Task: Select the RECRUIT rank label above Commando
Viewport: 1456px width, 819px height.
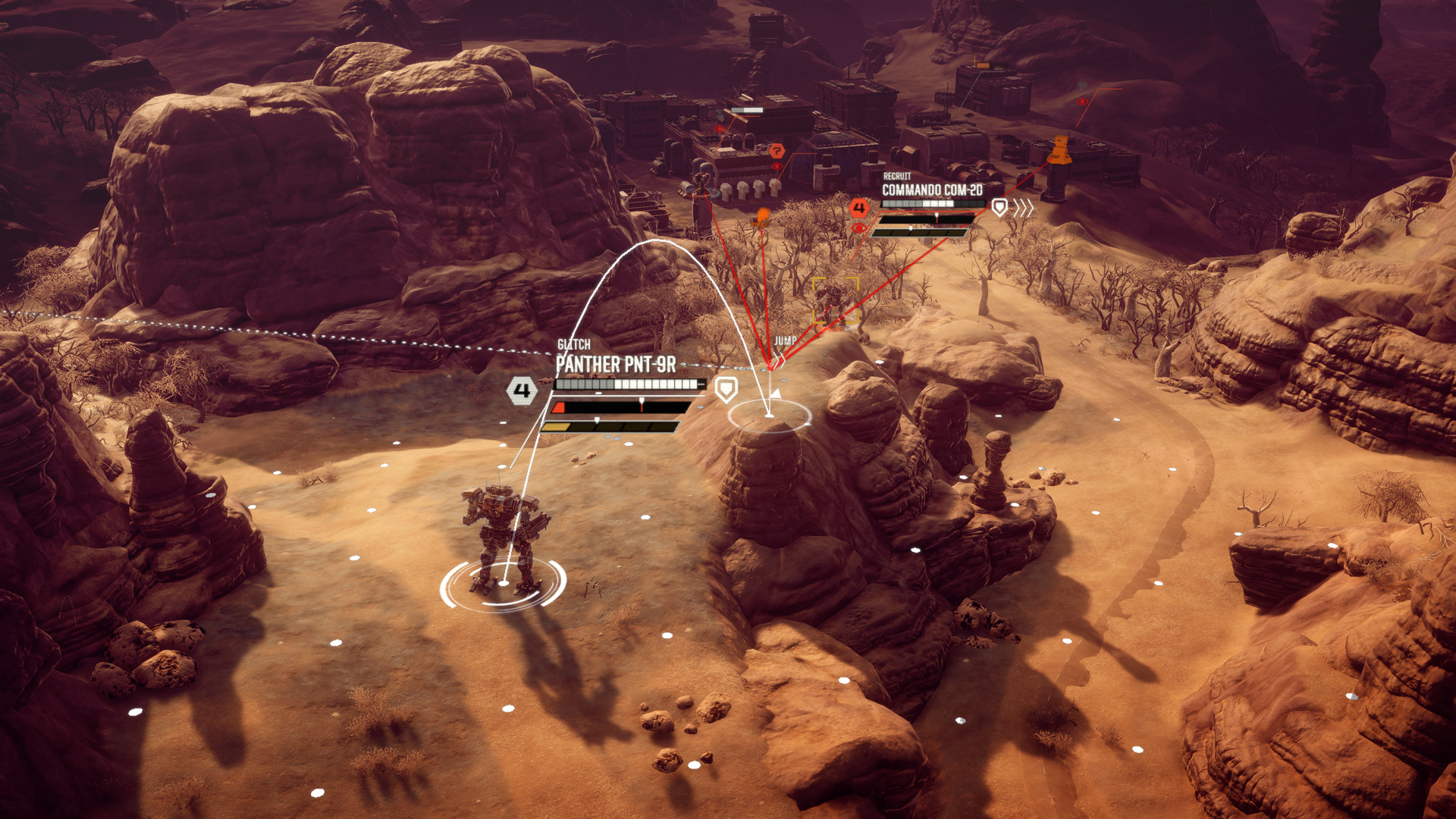Action: (x=897, y=177)
